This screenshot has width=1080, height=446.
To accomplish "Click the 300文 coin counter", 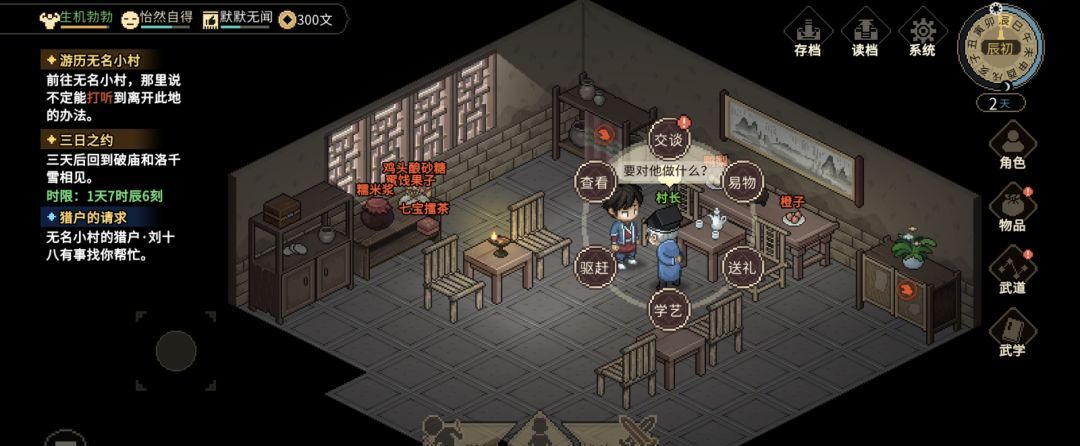I will point(306,19).
